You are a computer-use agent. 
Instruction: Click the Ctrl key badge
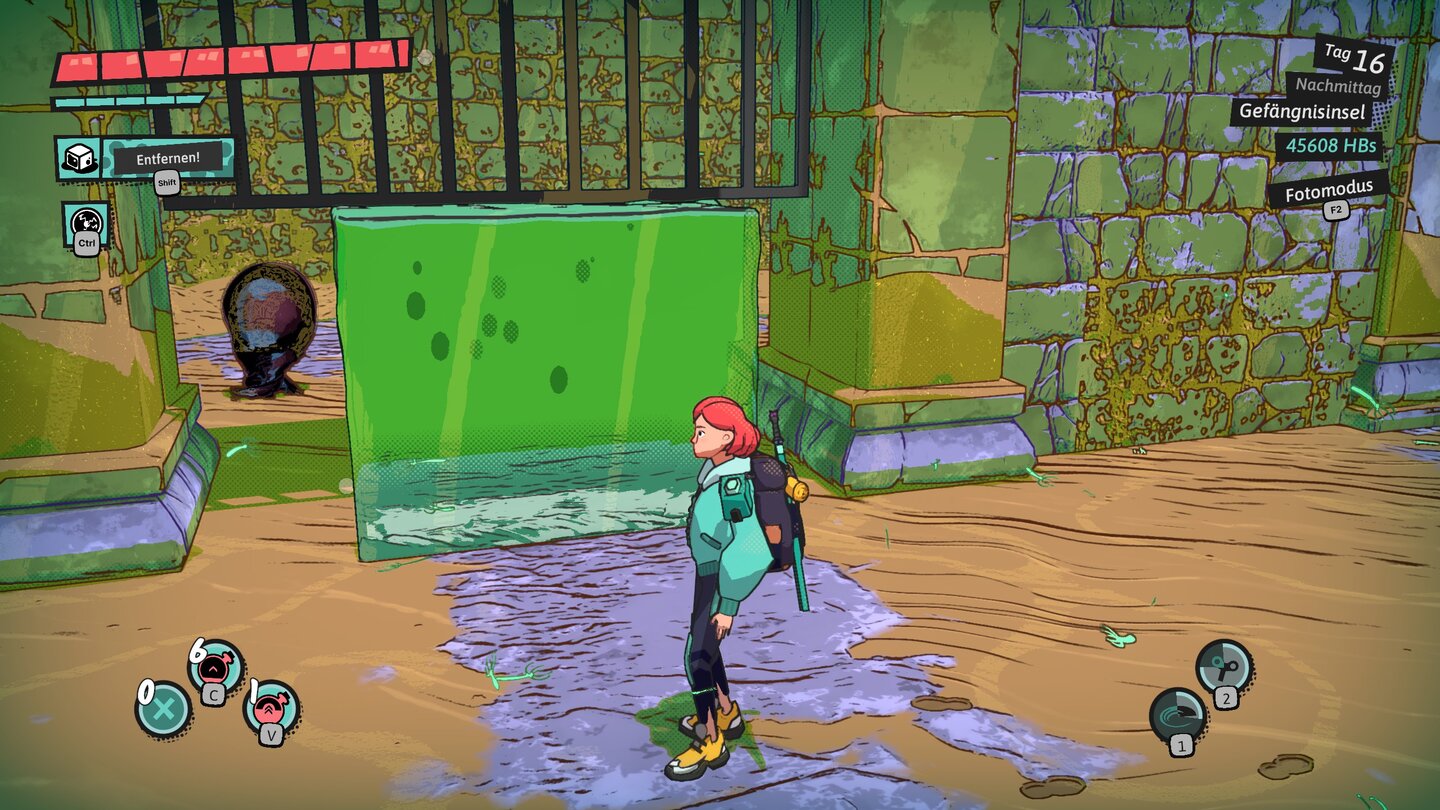click(x=86, y=245)
